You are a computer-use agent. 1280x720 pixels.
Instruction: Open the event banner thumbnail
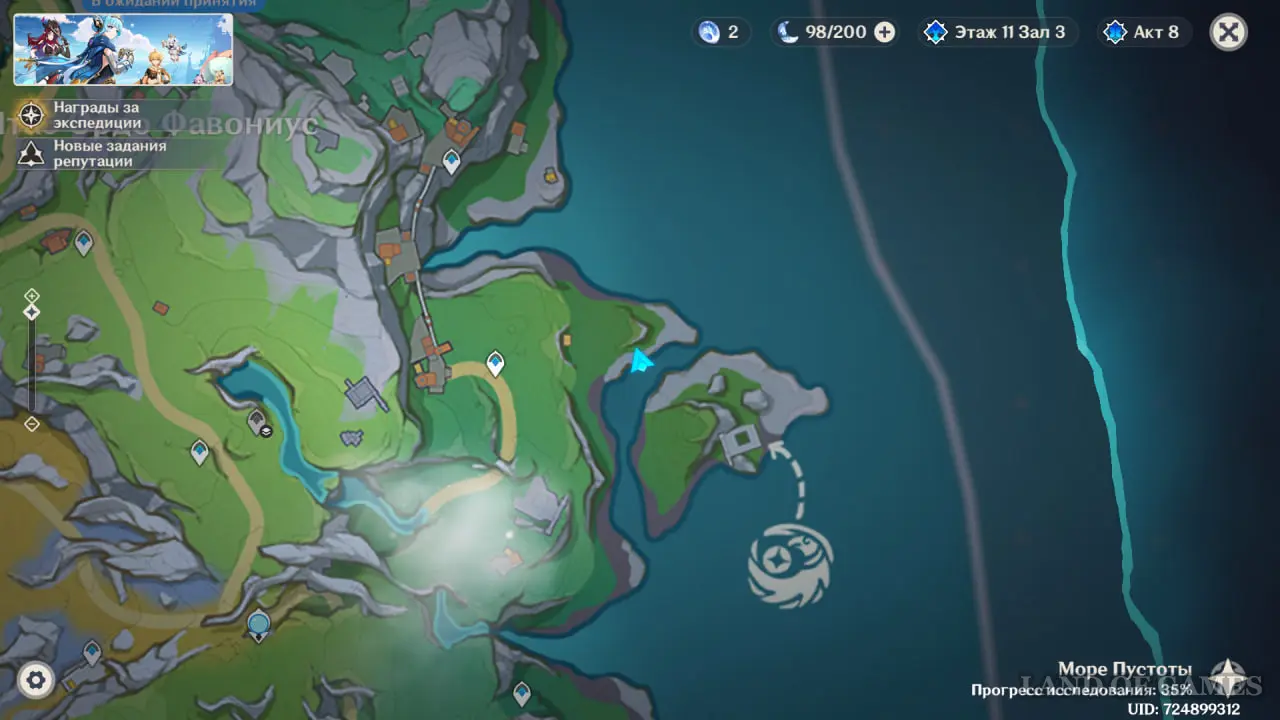[x=123, y=50]
